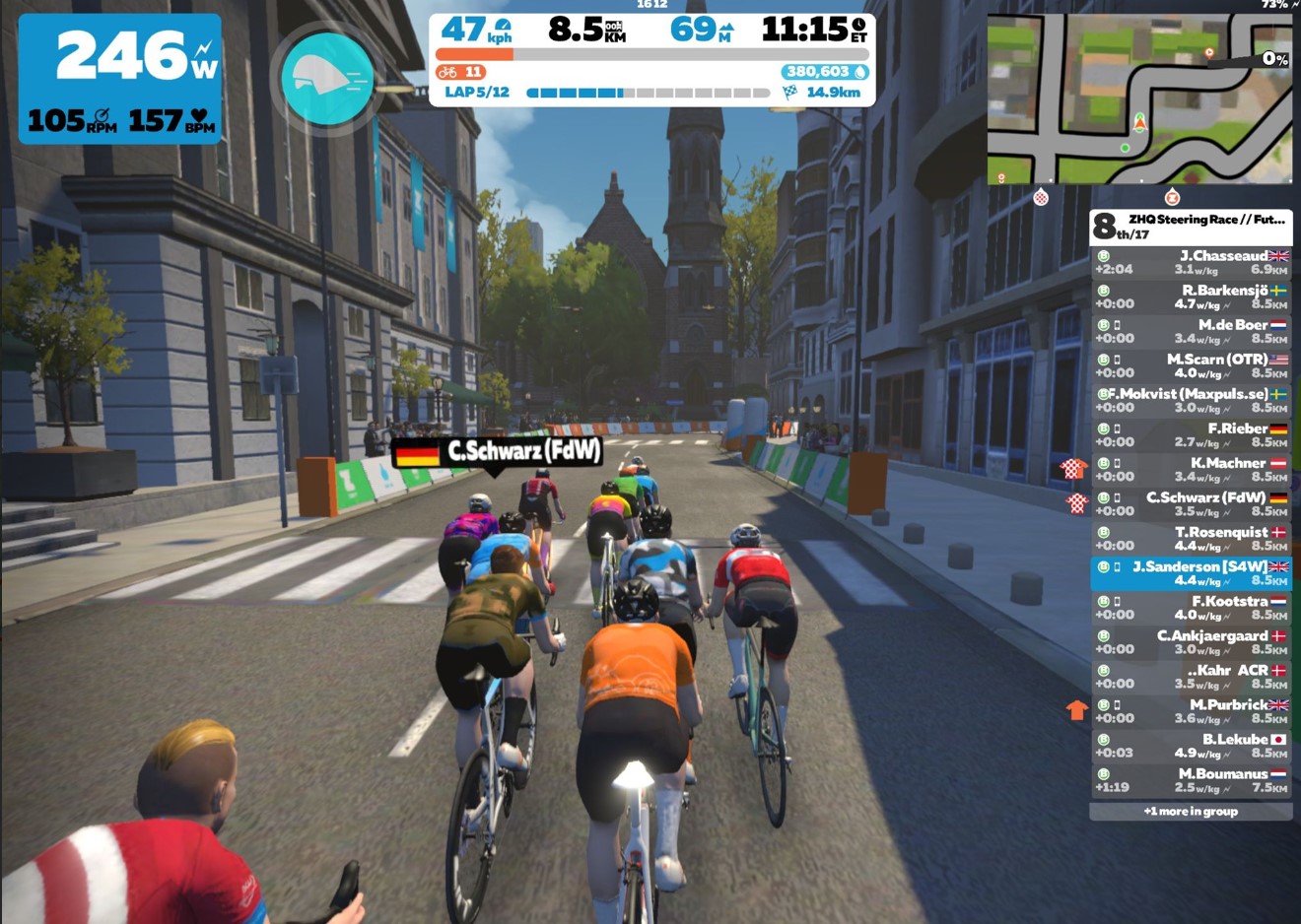Select M.Purbrick rider row

pos(1191,710)
